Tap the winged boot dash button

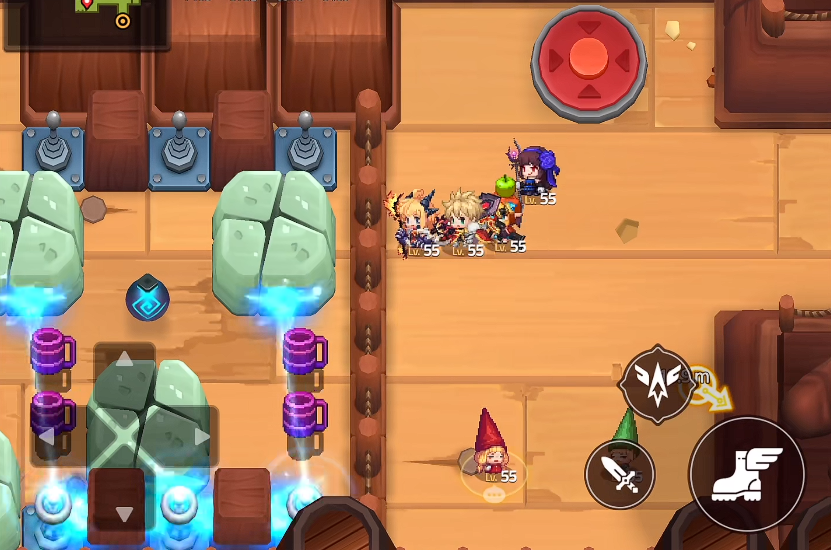(746, 474)
